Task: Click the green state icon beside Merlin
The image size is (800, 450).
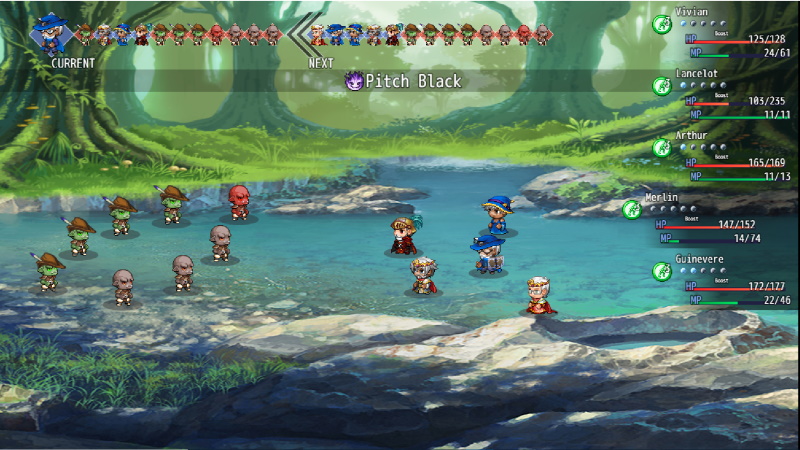Action: click(631, 209)
